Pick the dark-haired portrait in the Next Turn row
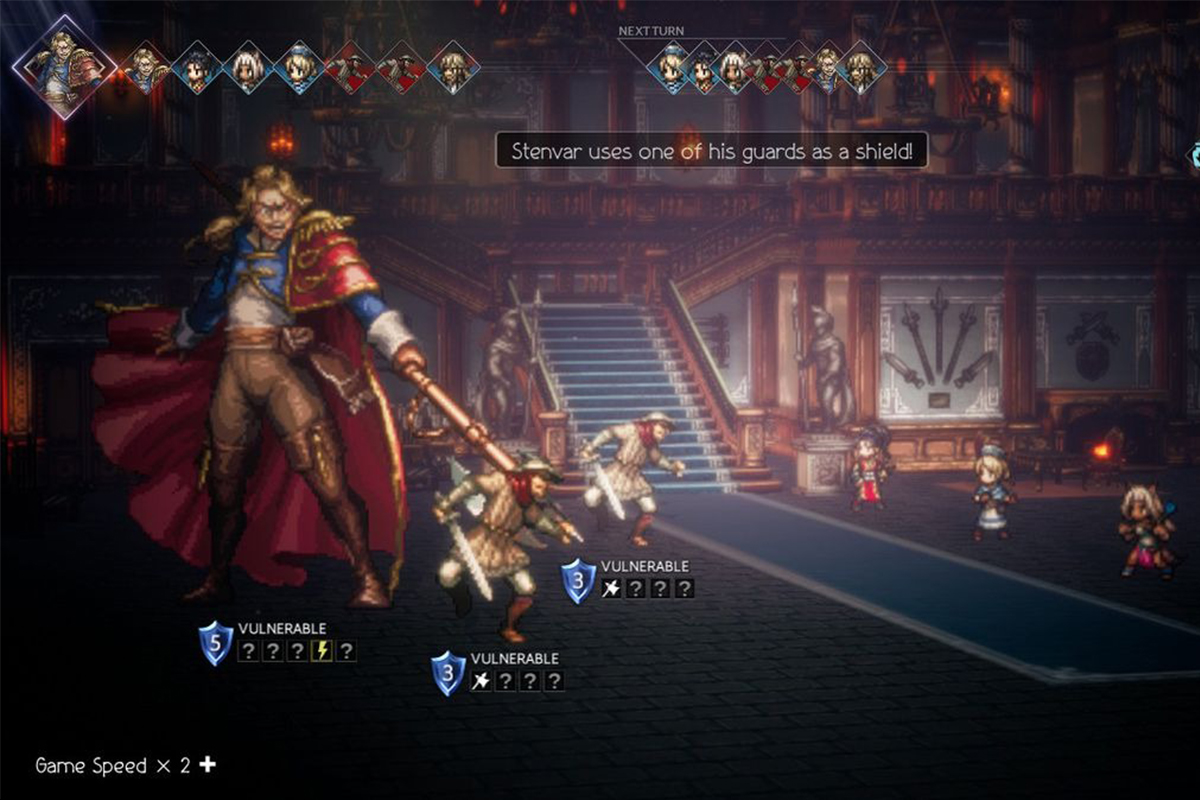Screen dimensions: 1200x800 tap(701, 68)
